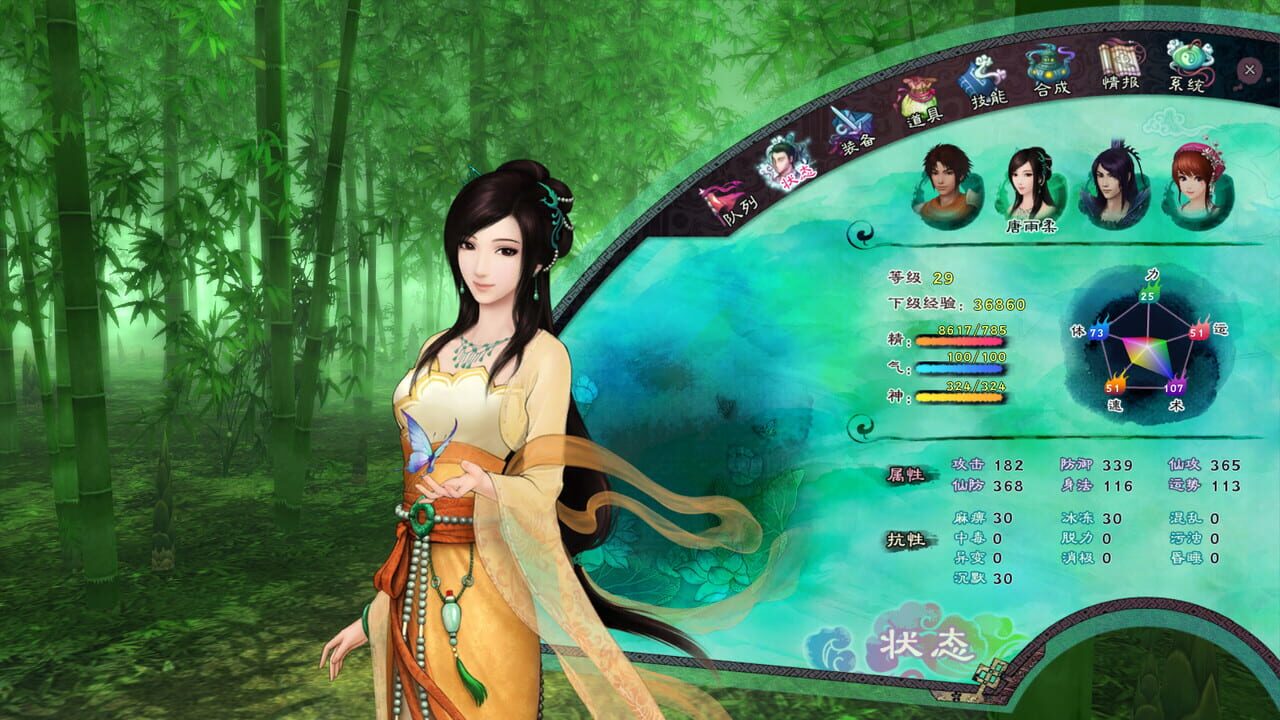Click the 精 health bar
Screen dimensions: 1280x720
click(x=960, y=340)
